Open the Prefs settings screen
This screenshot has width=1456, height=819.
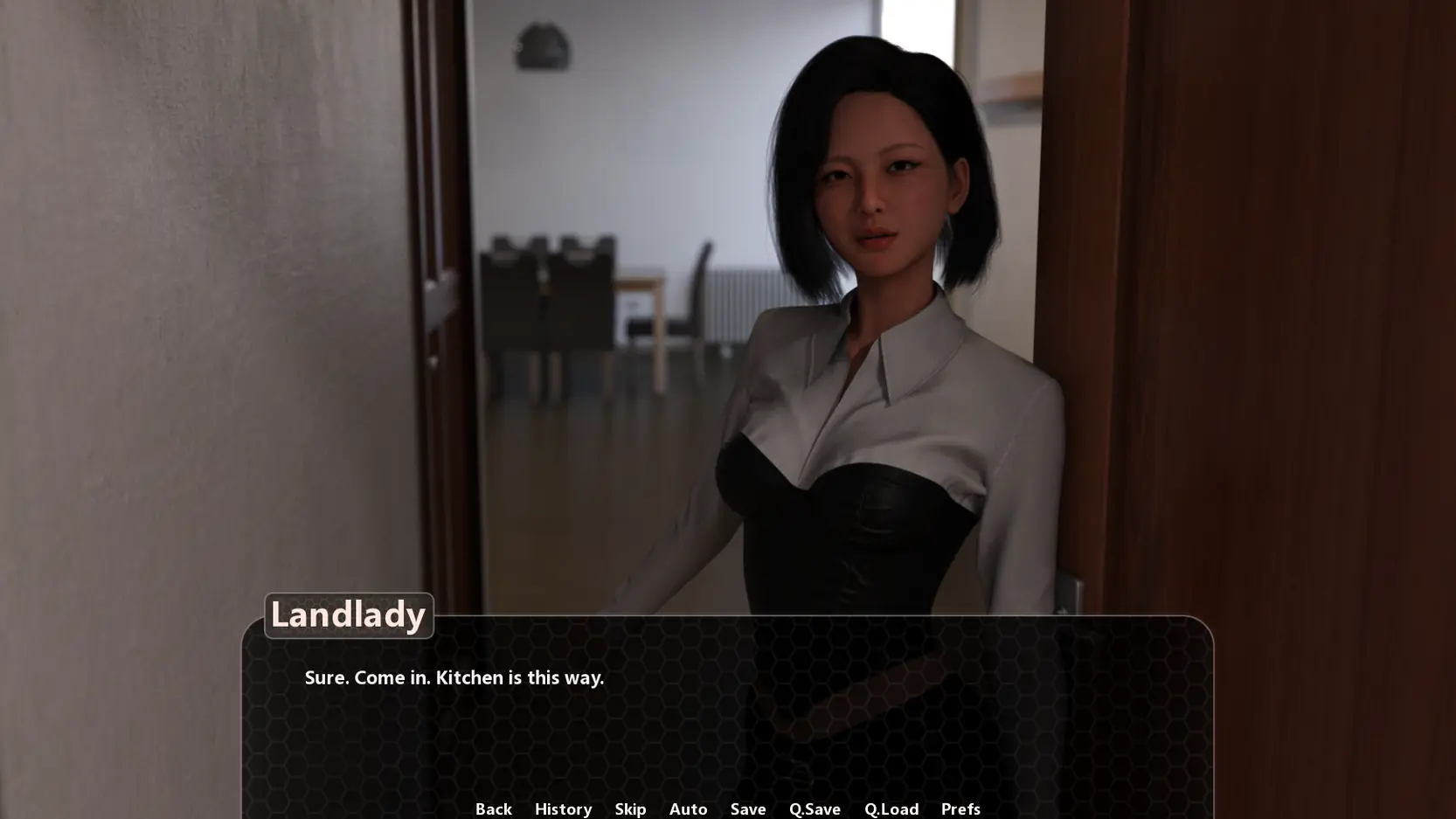(x=960, y=809)
